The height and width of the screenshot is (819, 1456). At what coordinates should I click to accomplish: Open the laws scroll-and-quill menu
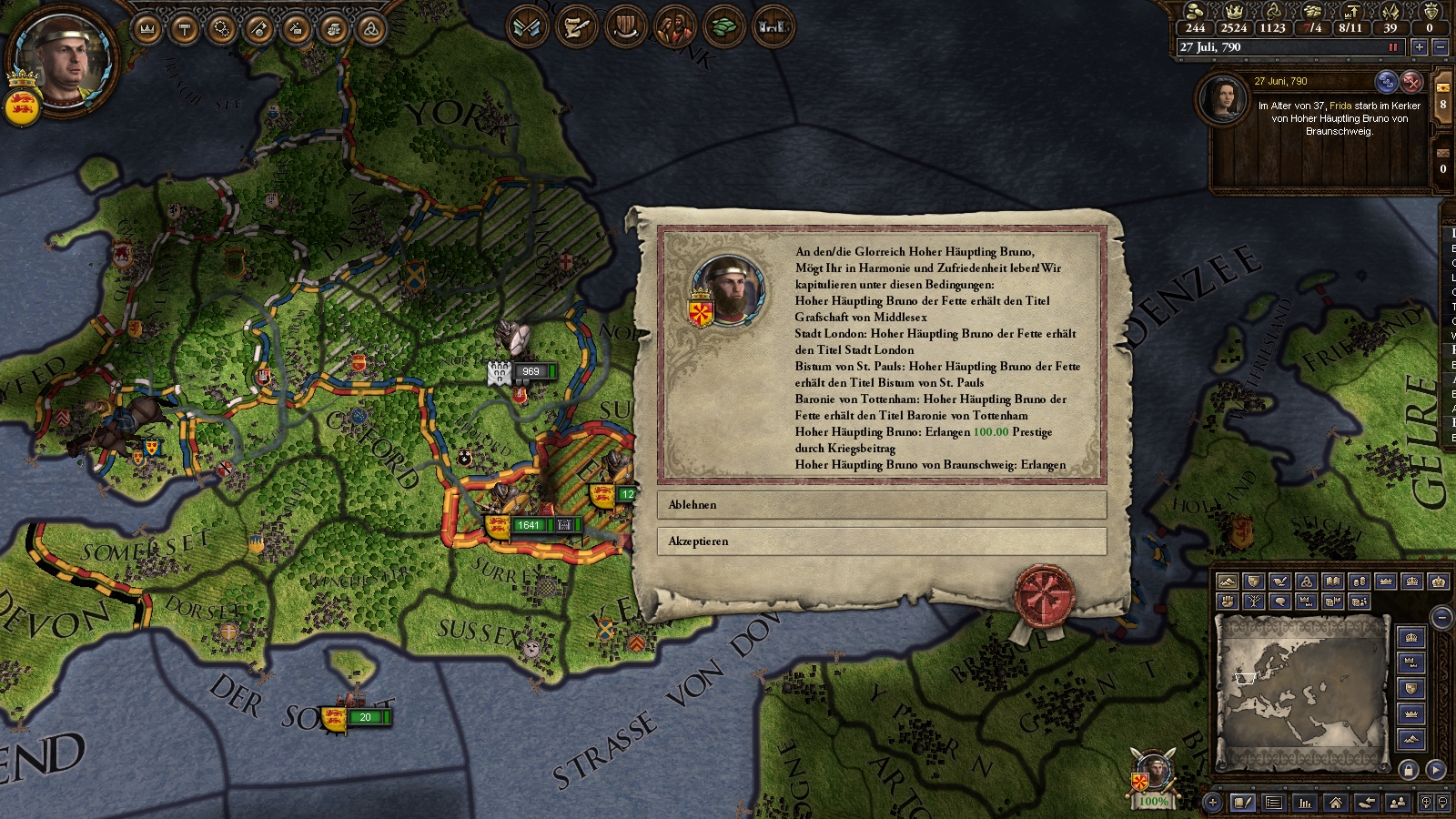click(x=576, y=27)
